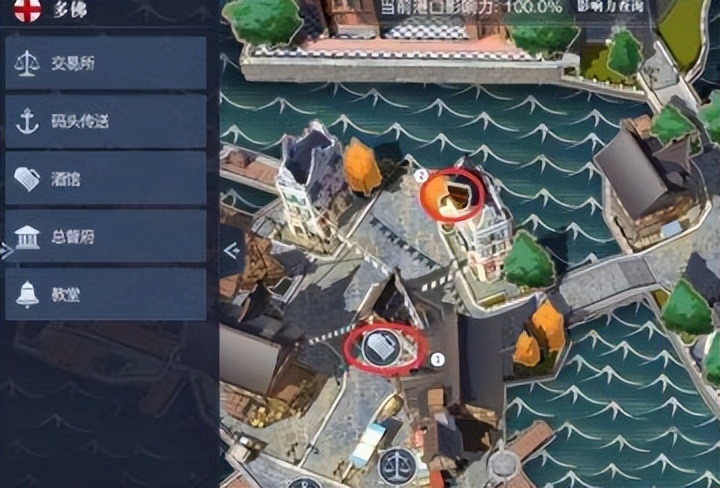Choose 总督府 governor's office
Image resolution: width=720 pixels, height=488 pixels.
105,237
